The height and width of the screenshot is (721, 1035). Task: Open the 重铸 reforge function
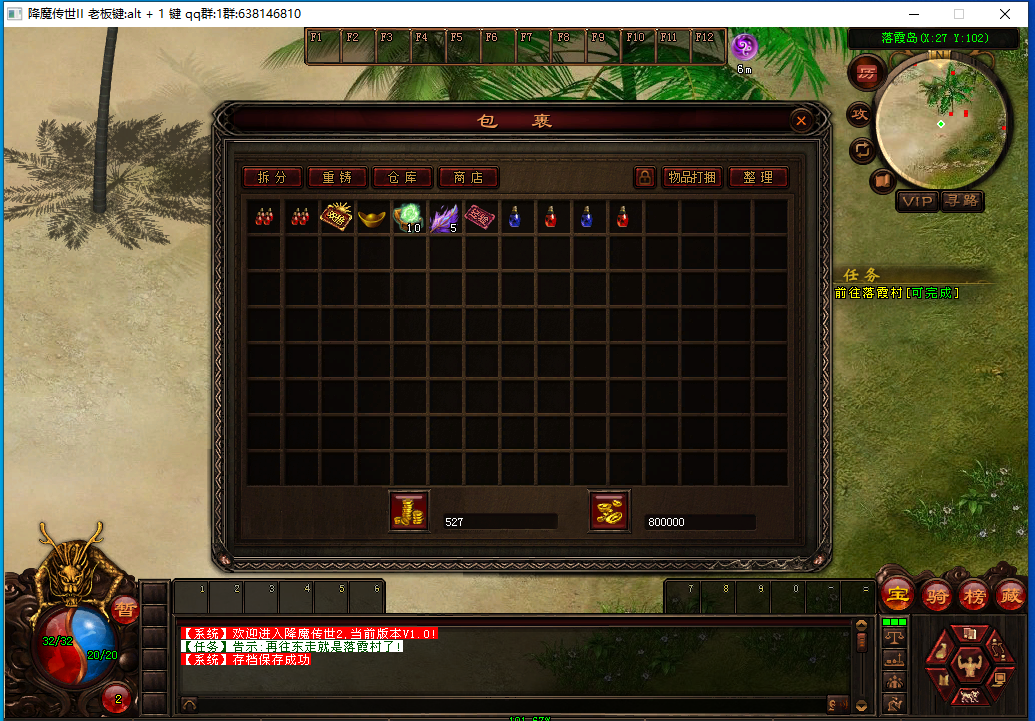(x=337, y=177)
